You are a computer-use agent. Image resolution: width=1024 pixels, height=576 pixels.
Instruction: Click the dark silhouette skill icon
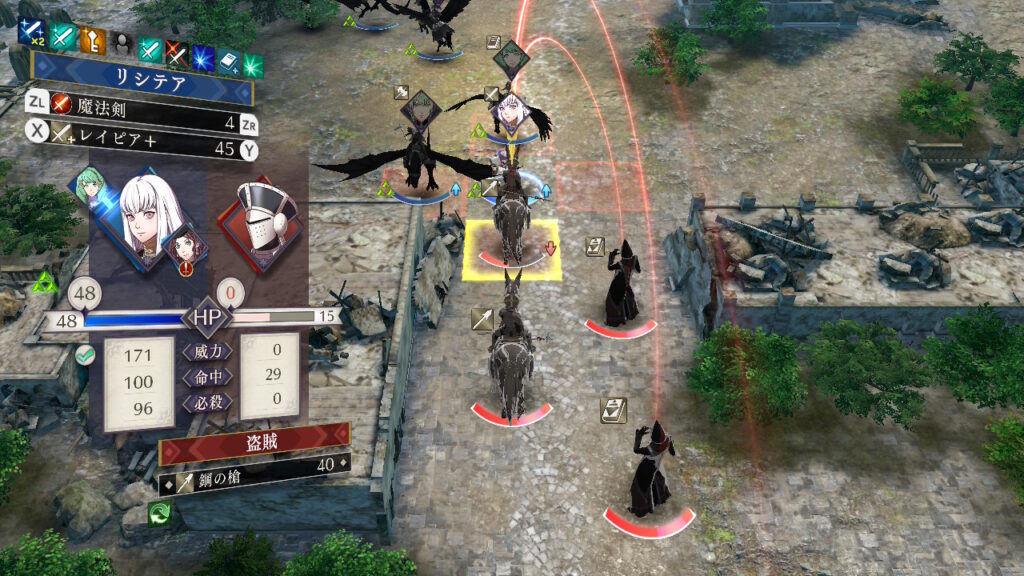tap(121, 42)
